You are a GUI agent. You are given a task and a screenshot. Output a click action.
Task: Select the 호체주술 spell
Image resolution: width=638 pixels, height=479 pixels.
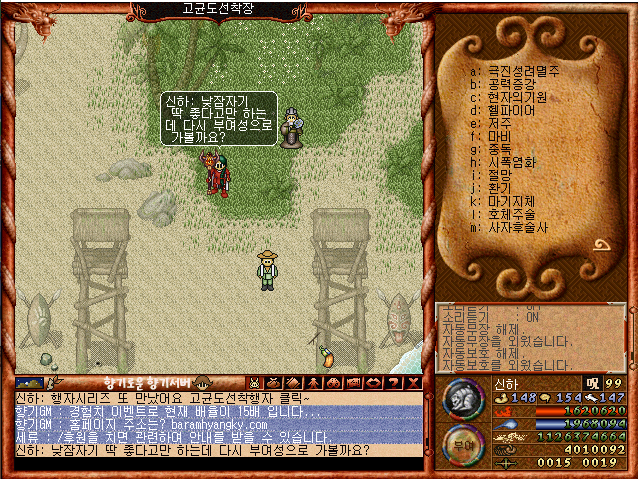pos(510,214)
